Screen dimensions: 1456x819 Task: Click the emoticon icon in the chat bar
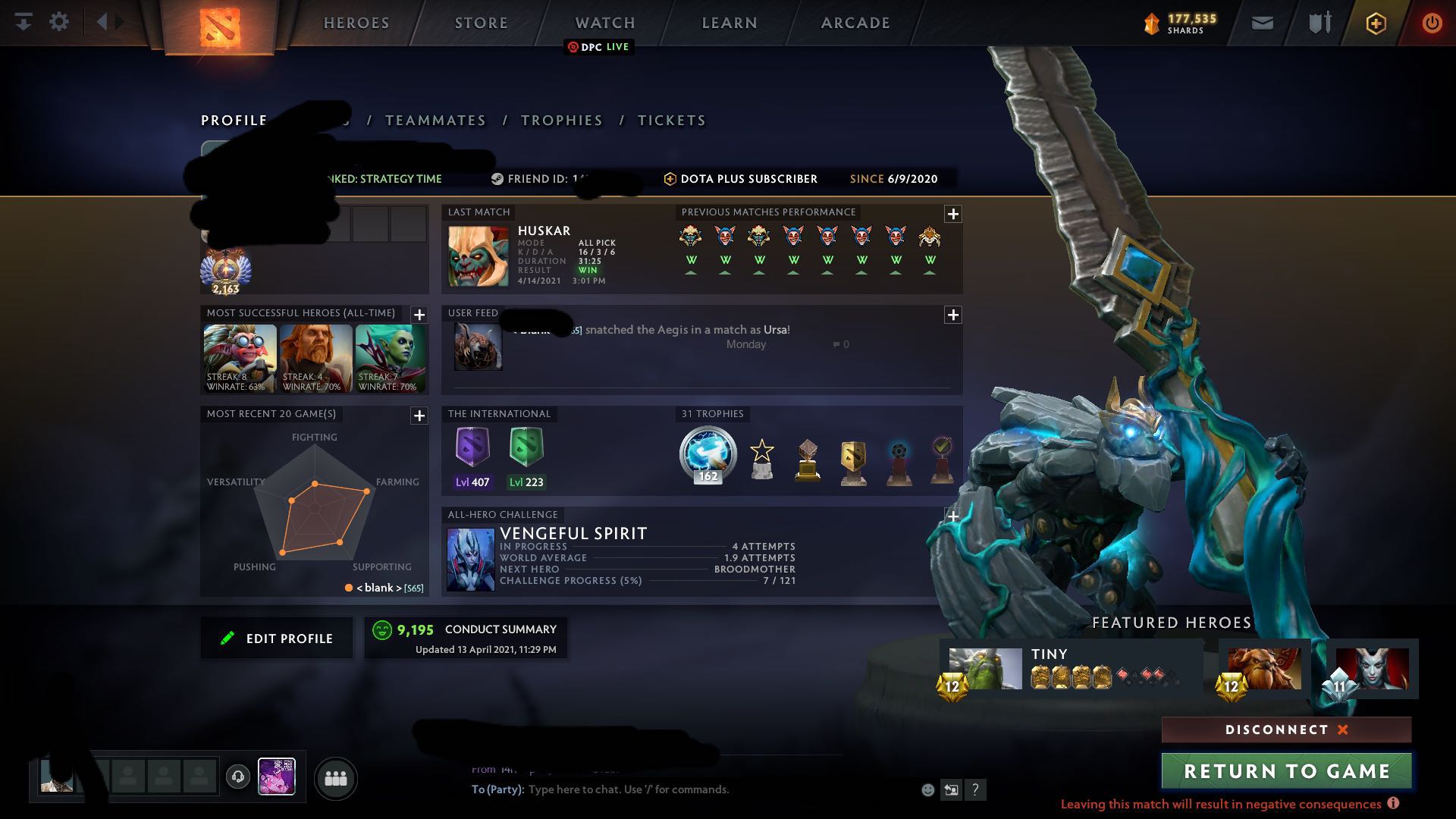(927, 789)
